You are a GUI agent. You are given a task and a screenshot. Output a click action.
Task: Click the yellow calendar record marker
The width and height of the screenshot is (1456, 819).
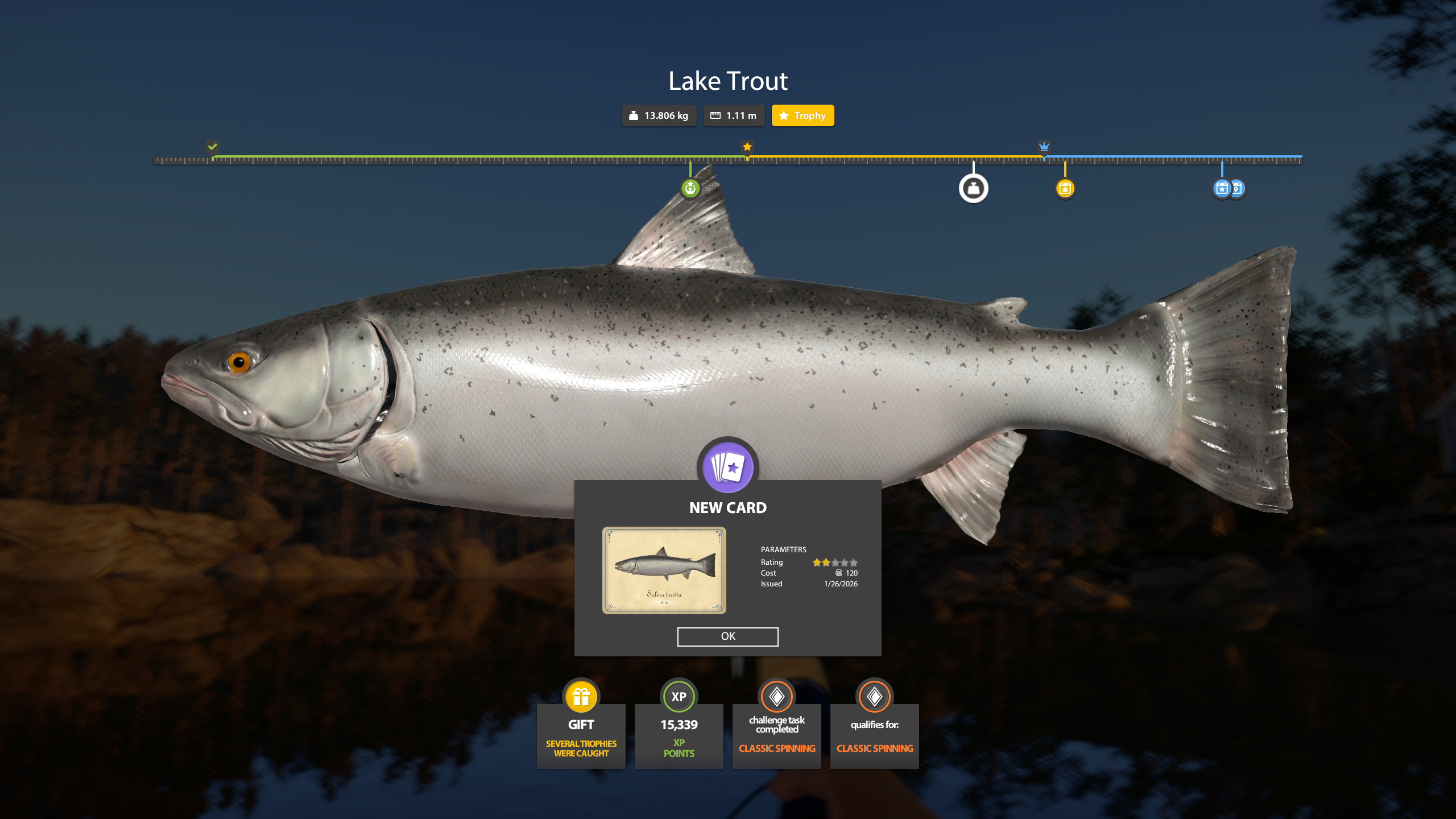click(x=1064, y=188)
